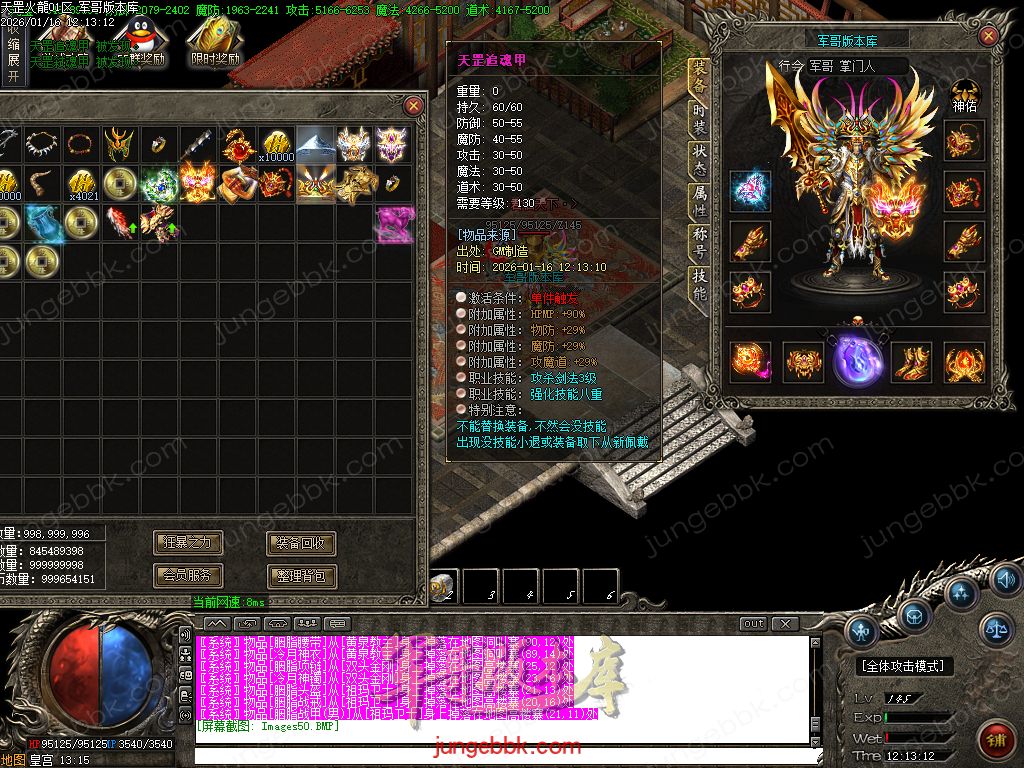Viewport: 1024px width, 768px height.
Task: Click the 限时奖励 timed reward icon
Action: (215, 40)
